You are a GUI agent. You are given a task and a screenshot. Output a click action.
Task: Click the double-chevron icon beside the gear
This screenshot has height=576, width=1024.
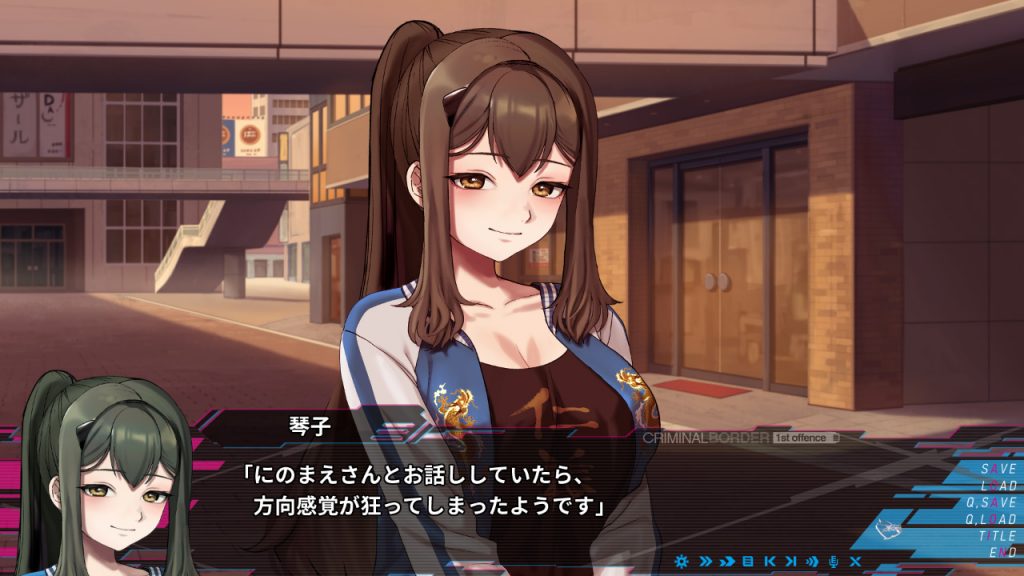[x=703, y=561]
